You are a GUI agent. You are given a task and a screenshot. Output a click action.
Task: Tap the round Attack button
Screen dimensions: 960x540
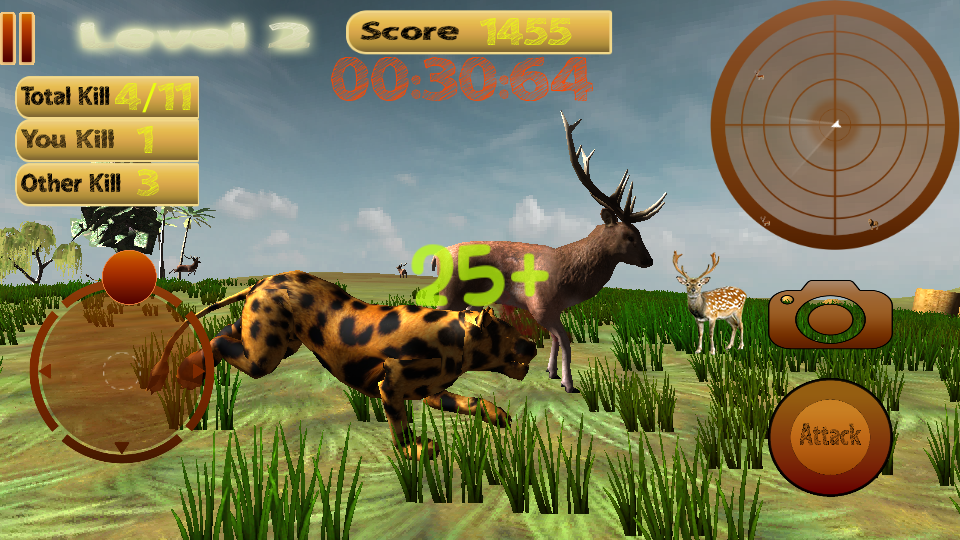[x=830, y=437]
